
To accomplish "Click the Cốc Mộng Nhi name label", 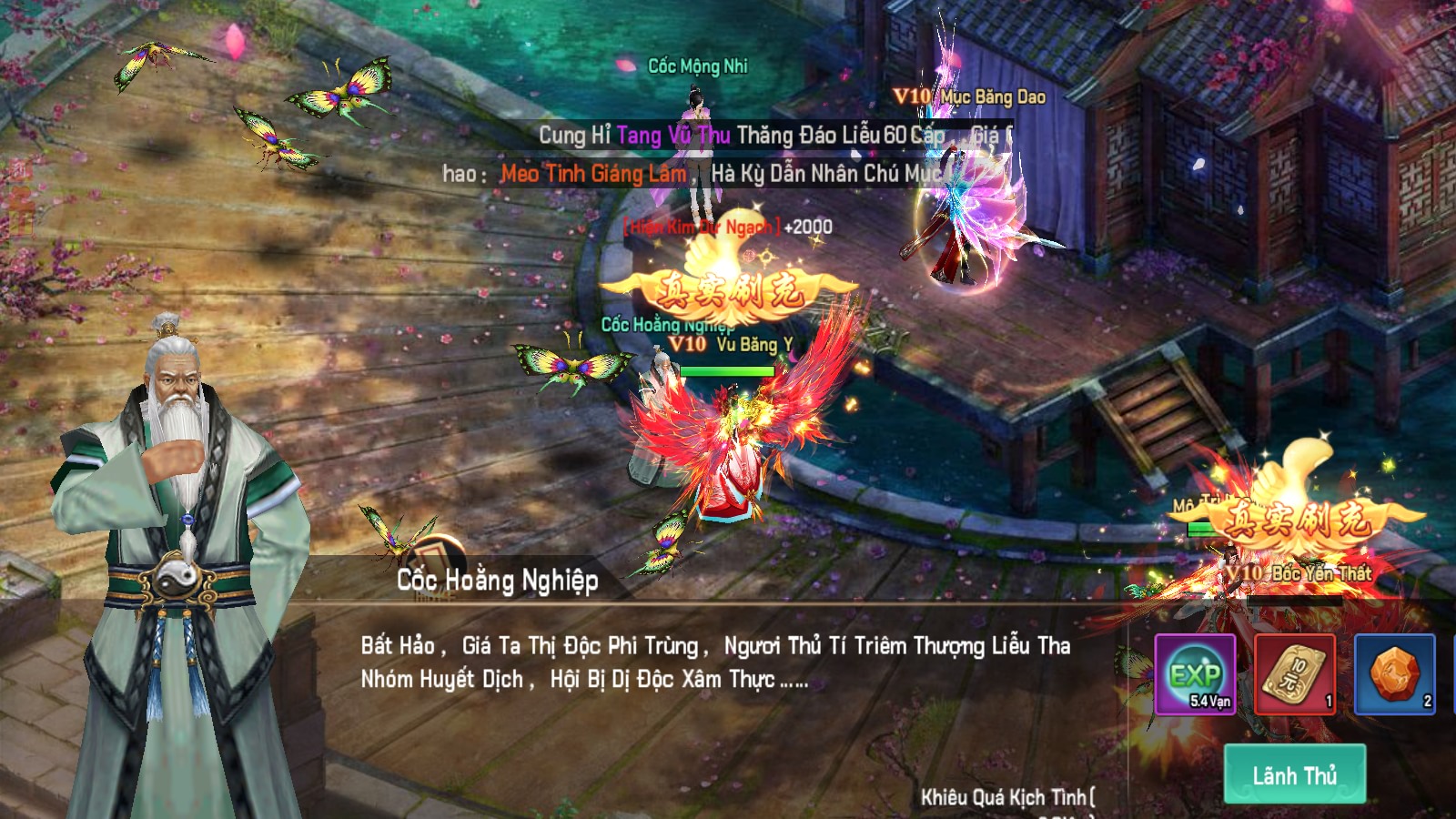I will tap(699, 66).
